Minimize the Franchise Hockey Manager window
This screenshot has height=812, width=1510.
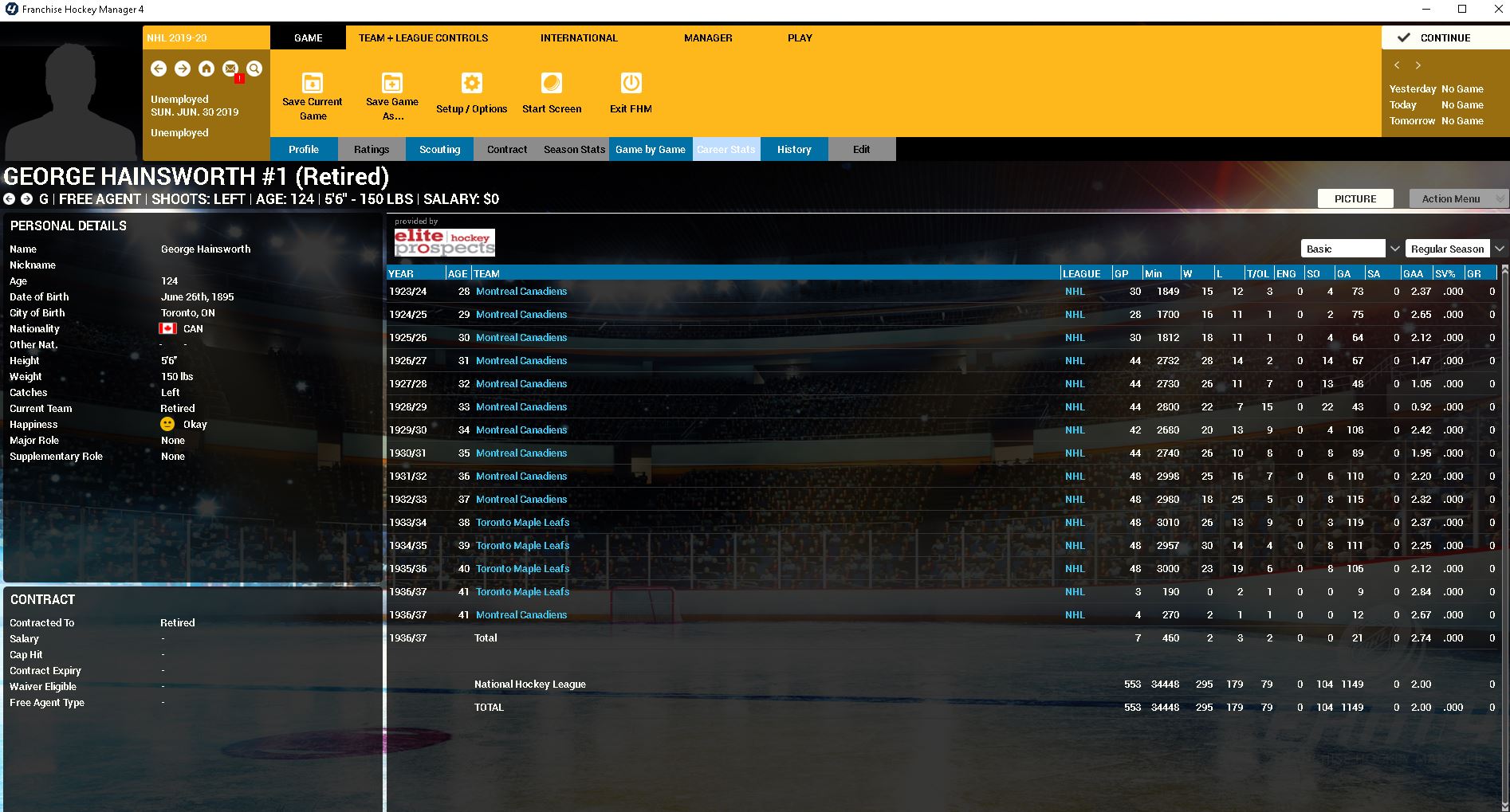click(1425, 10)
